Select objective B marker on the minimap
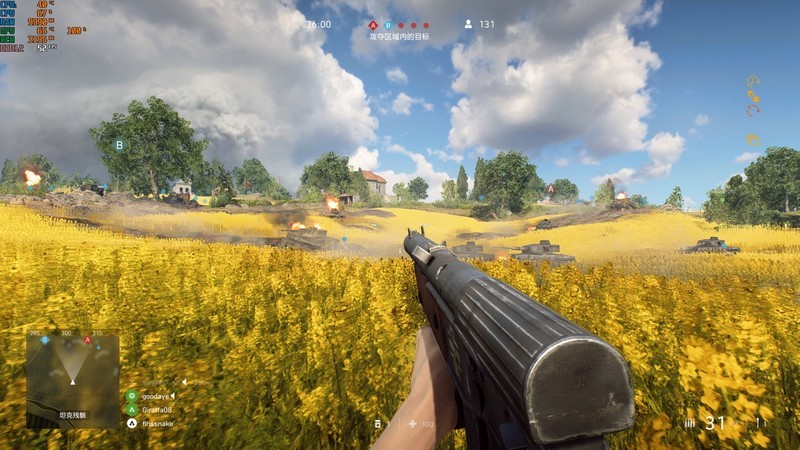Viewport: 800px width, 450px height. 45,340
